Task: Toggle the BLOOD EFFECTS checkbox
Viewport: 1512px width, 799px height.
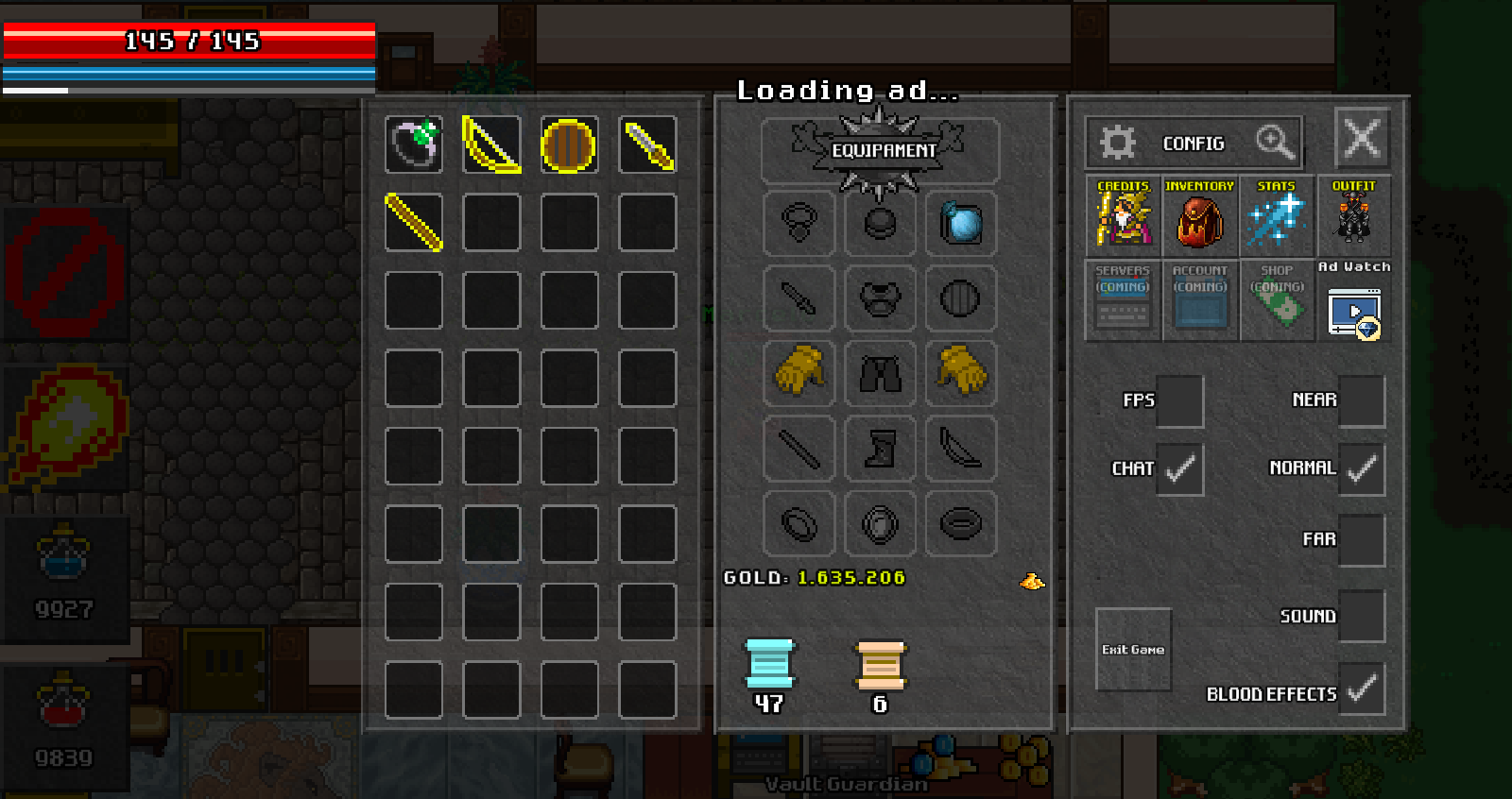Action: pos(1362,691)
